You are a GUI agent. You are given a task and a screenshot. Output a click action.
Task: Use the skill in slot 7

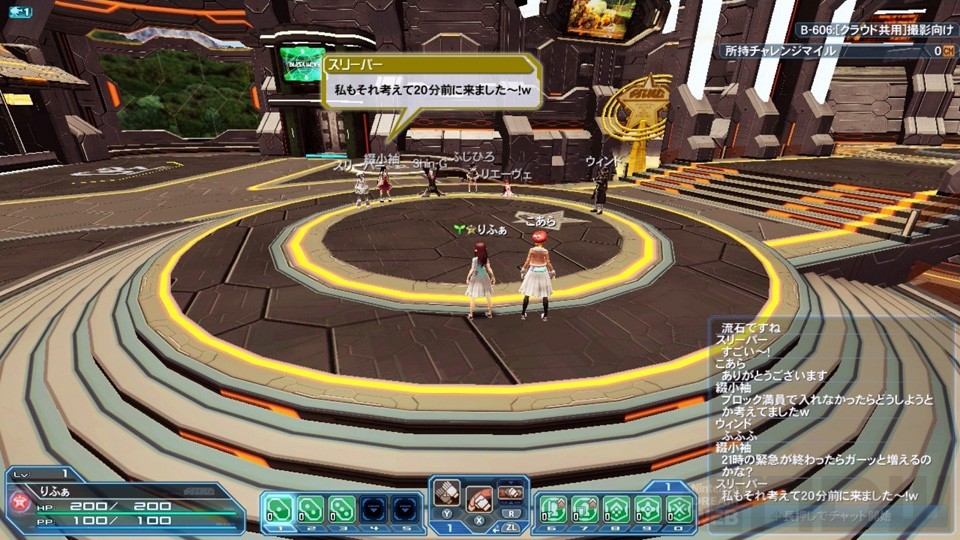[x=586, y=508]
